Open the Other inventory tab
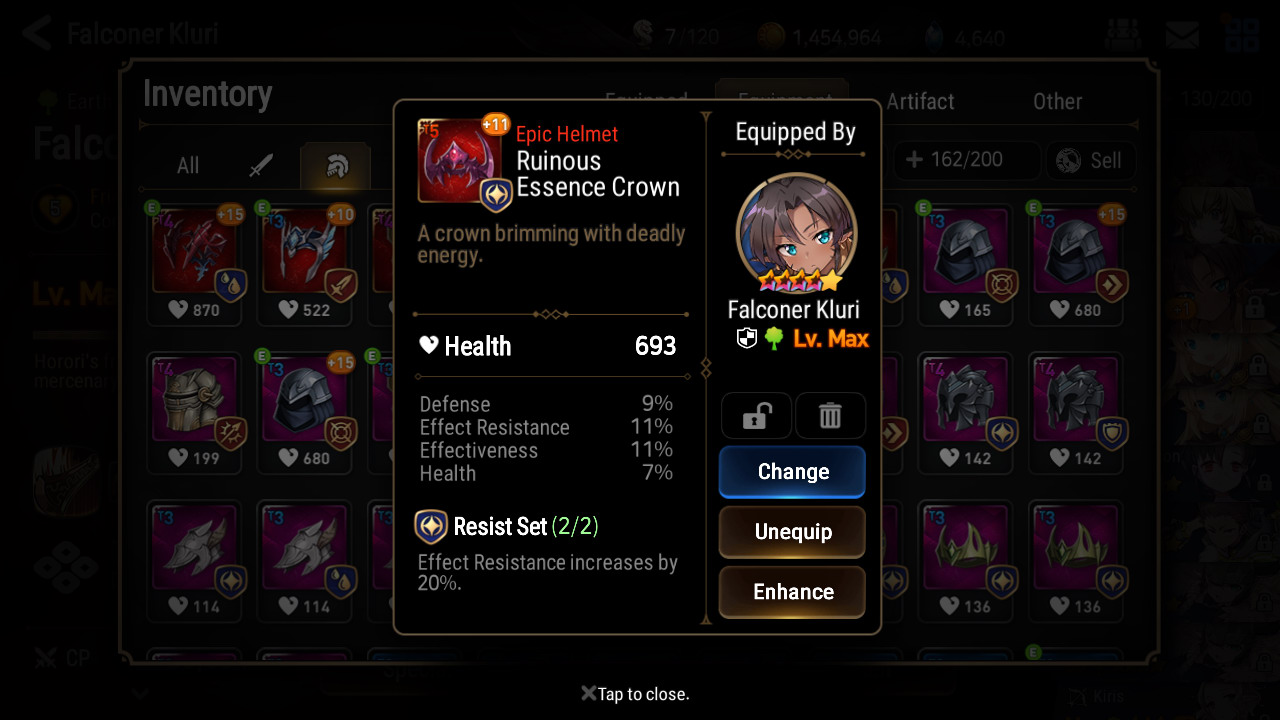Screen dimensions: 1280x720 tap(1057, 101)
